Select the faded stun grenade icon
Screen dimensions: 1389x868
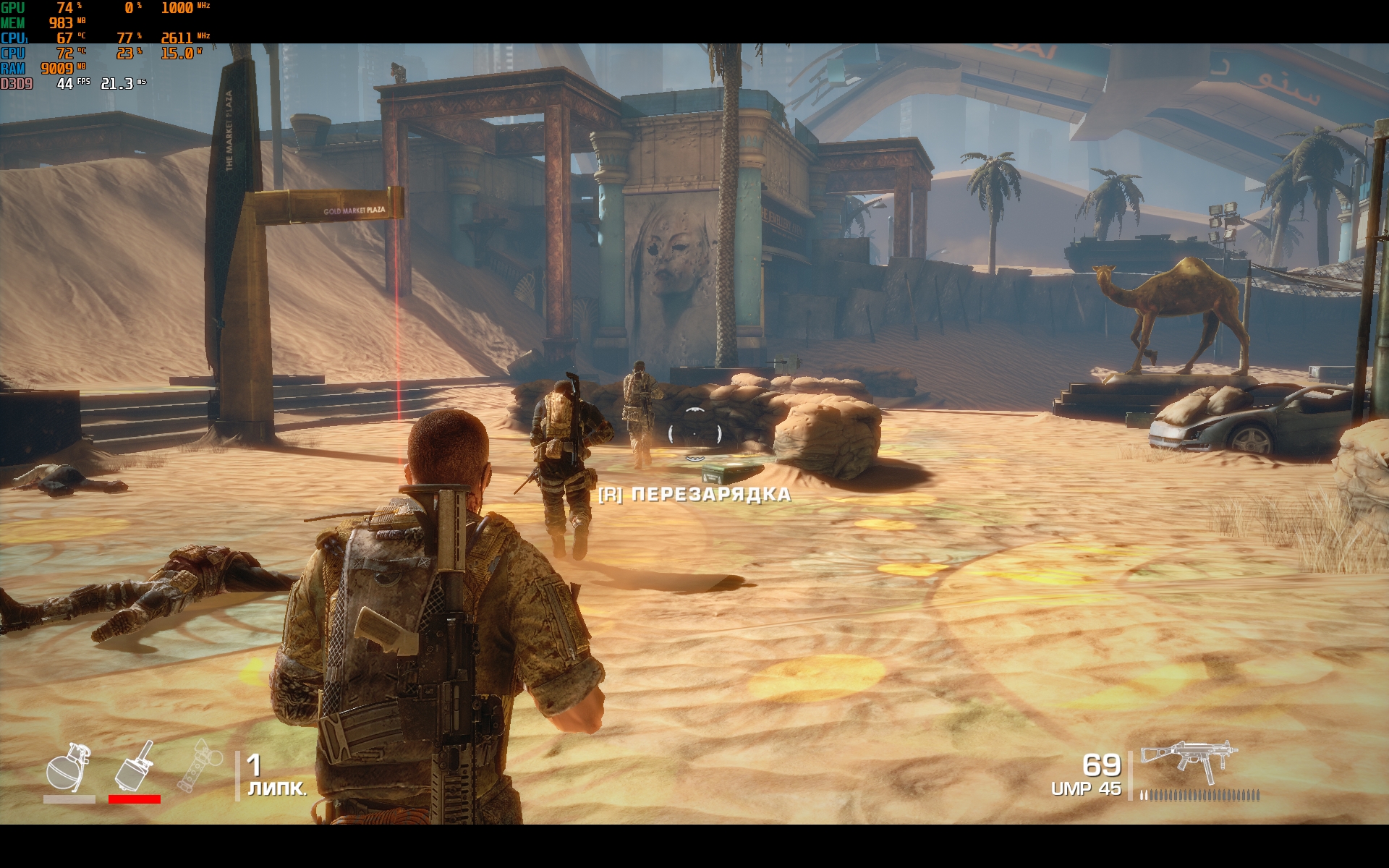(199, 768)
